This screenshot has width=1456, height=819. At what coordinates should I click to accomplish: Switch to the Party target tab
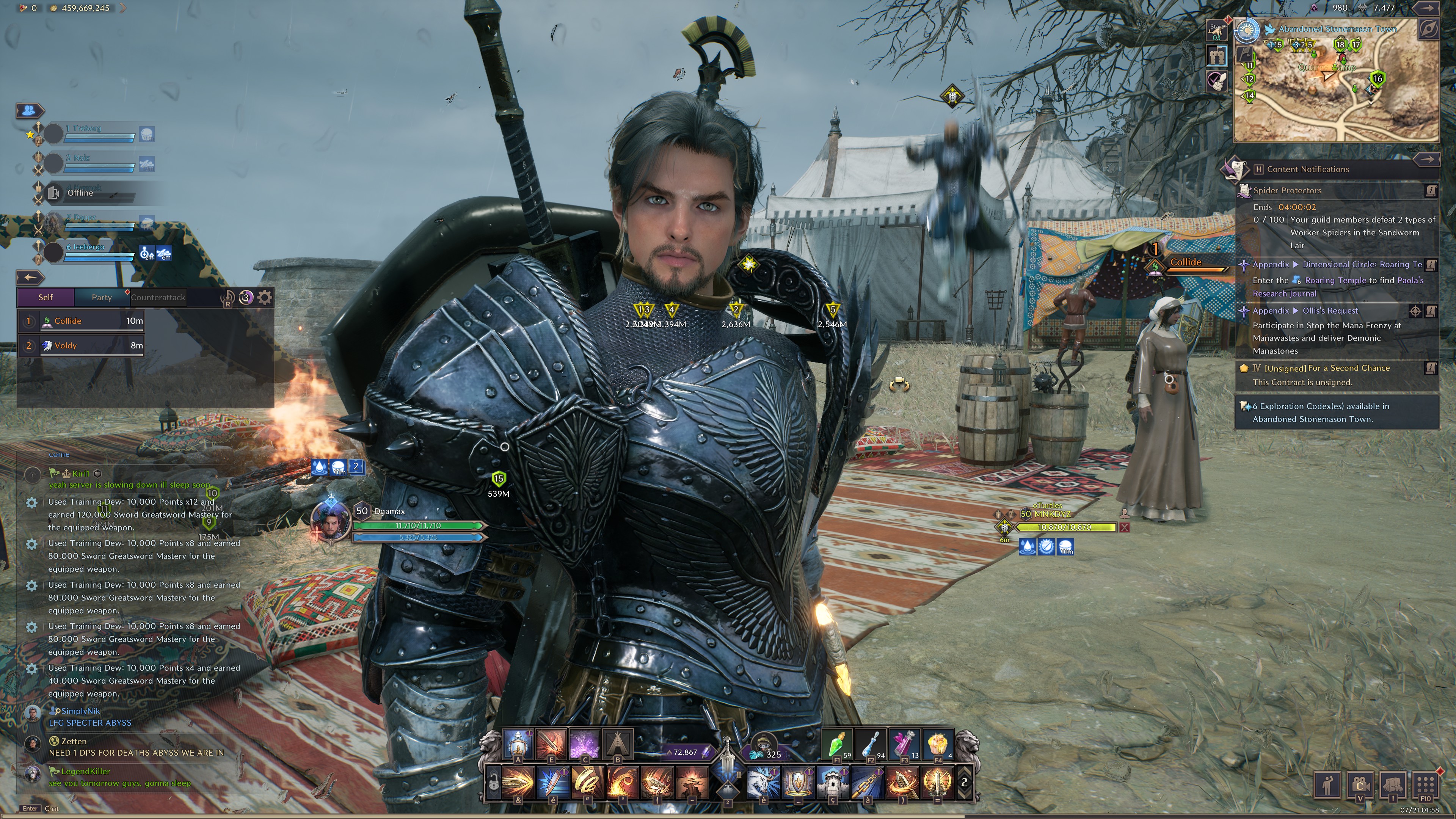102,297
